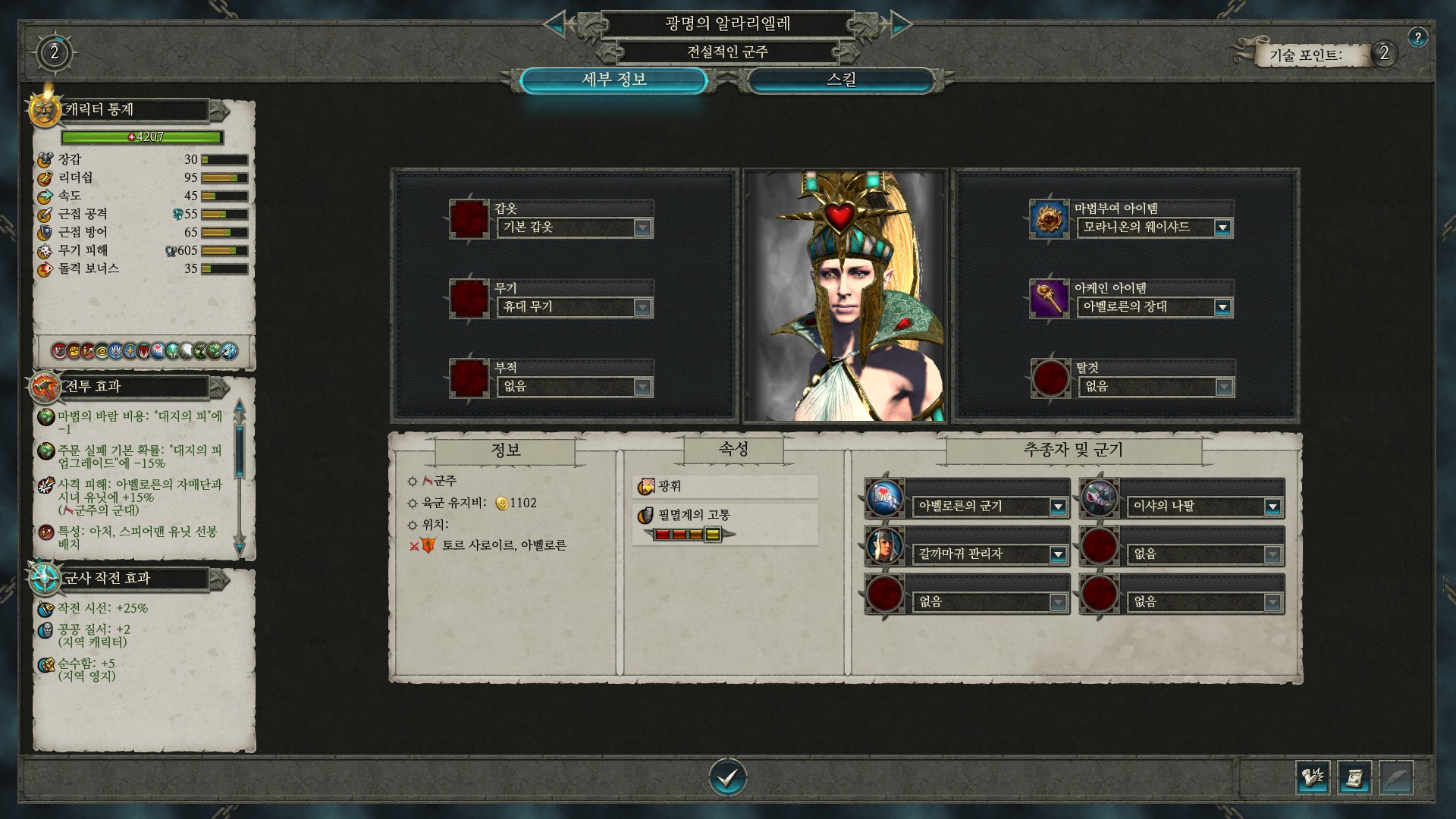Open the 아벨로른의 군기 banner dropdown
The image size is (1456, 819).
(1058, 507)
